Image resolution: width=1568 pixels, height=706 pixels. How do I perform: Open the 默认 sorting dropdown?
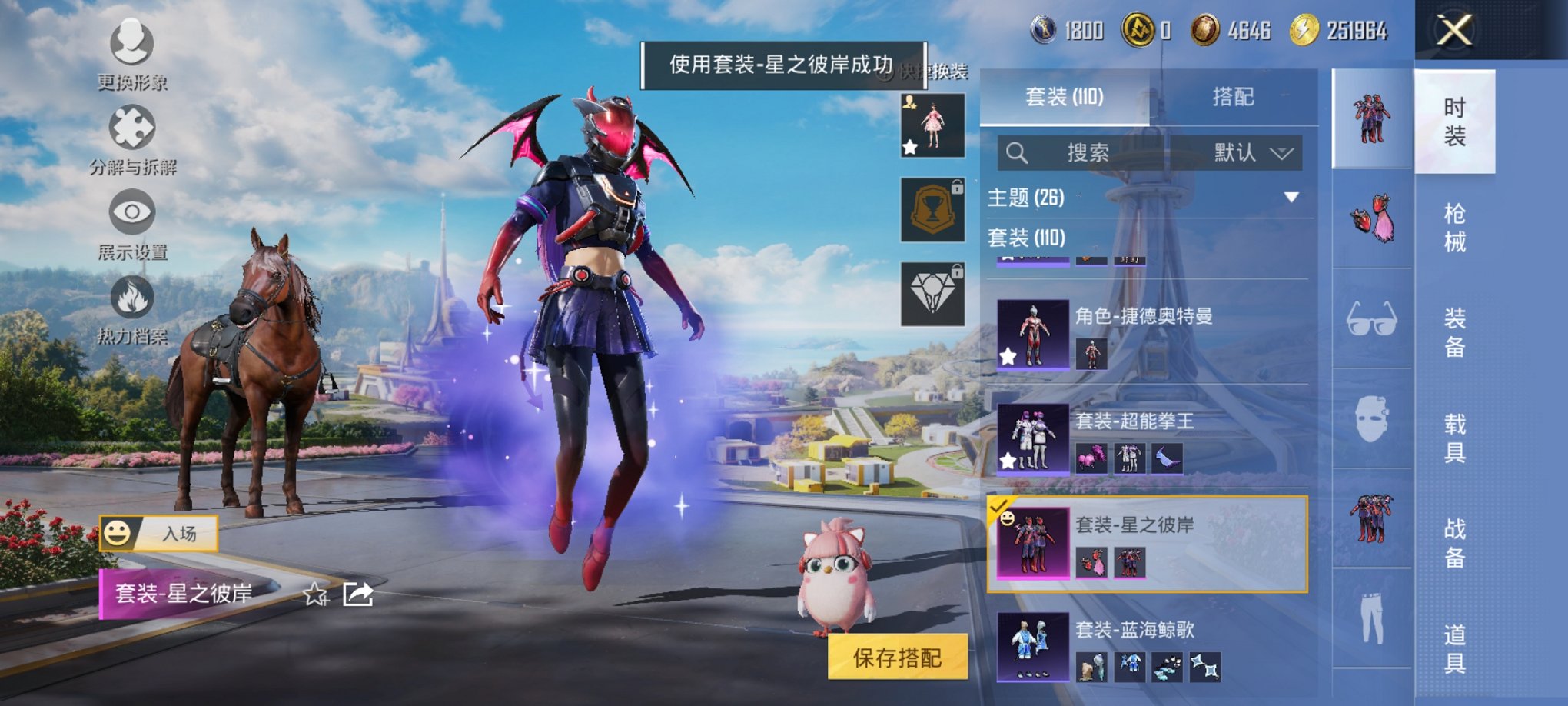[x=1245, y=152]
